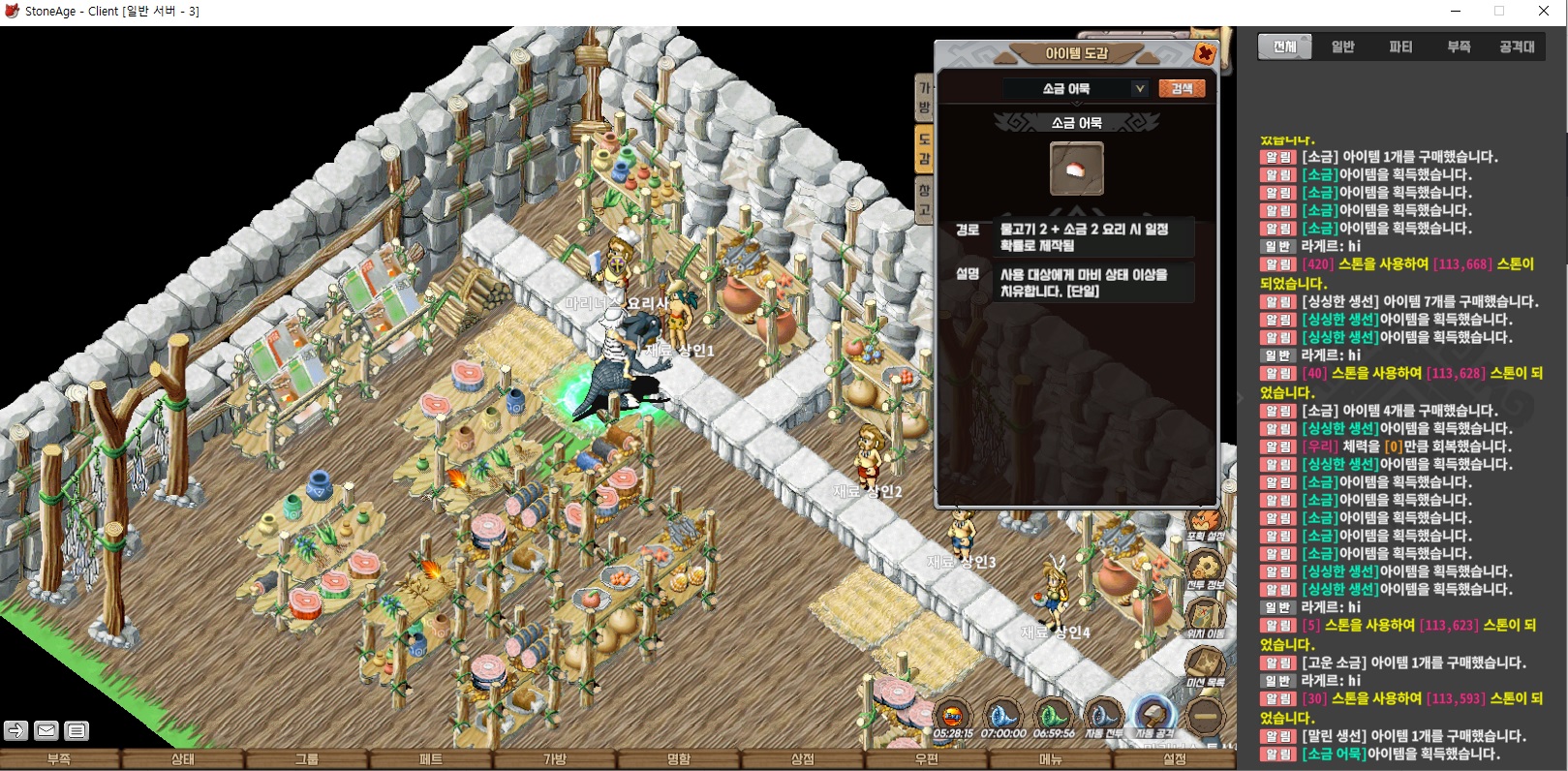Close the 아이템 도감 window
The width and height of the screenshot is (1568, 771).
(x=1205, y=53)
